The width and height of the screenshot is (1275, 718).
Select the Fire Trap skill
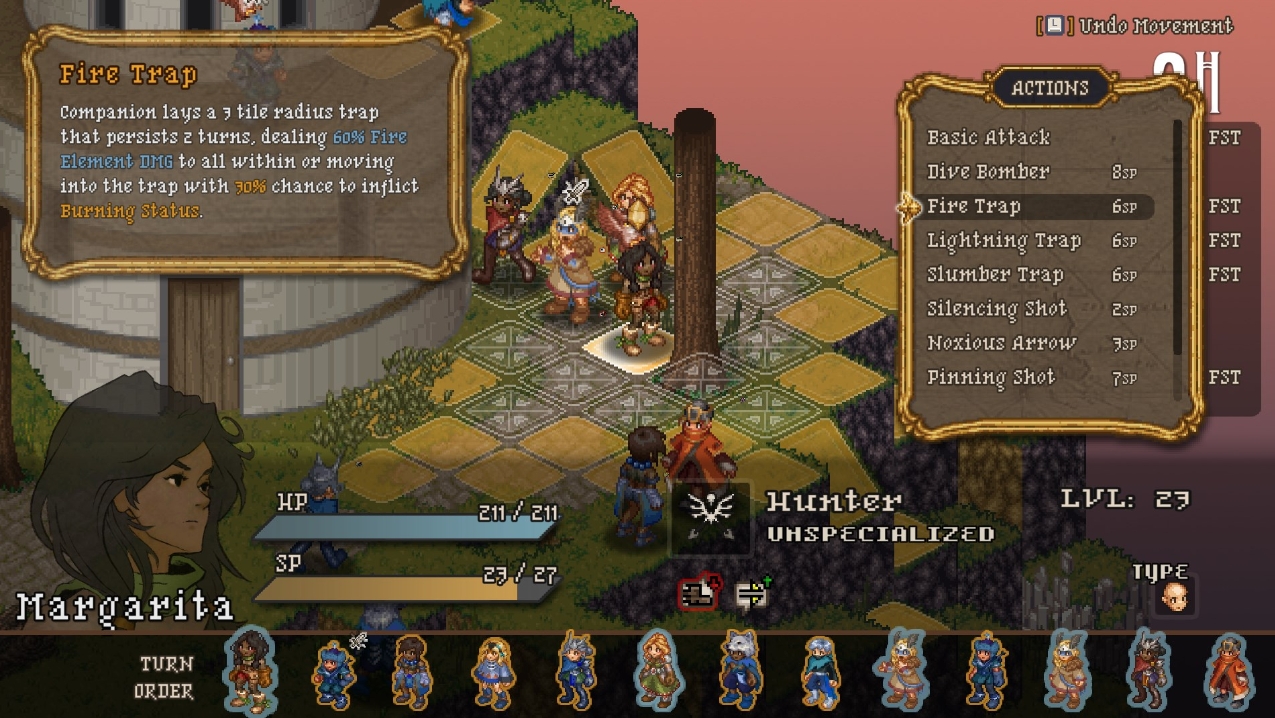click(973, 207)
